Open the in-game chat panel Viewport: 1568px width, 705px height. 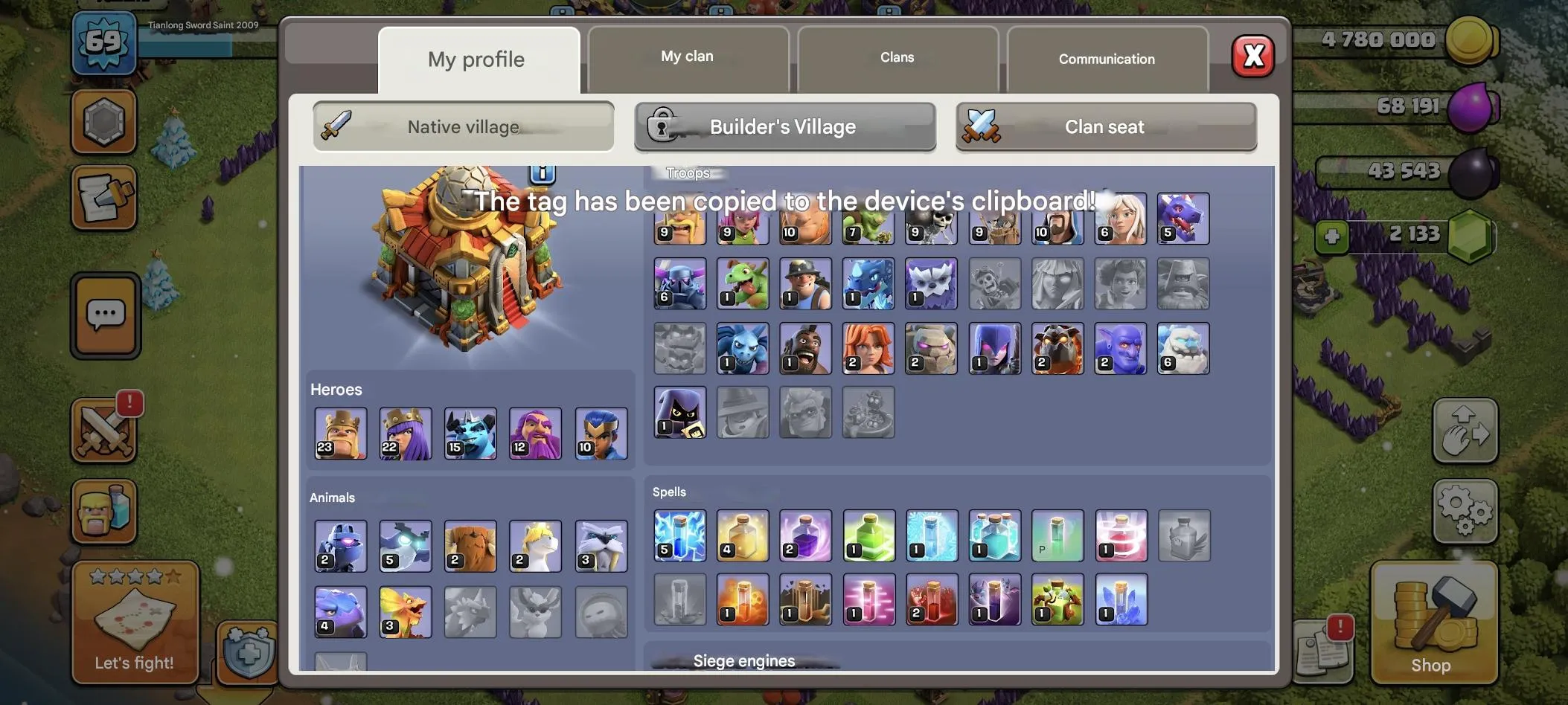pyautogui.click(x=105, y=315)
